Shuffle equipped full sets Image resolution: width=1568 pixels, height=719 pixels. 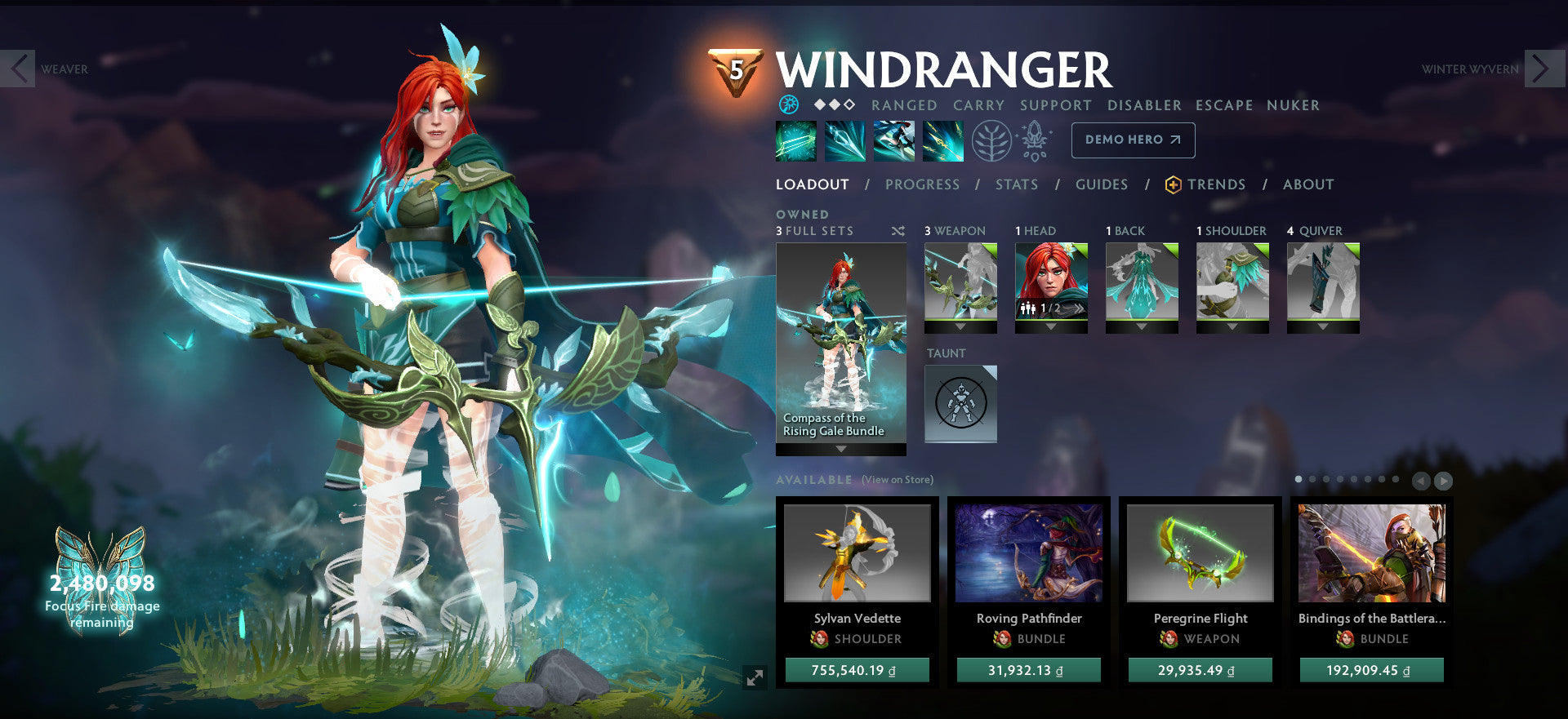898,231
